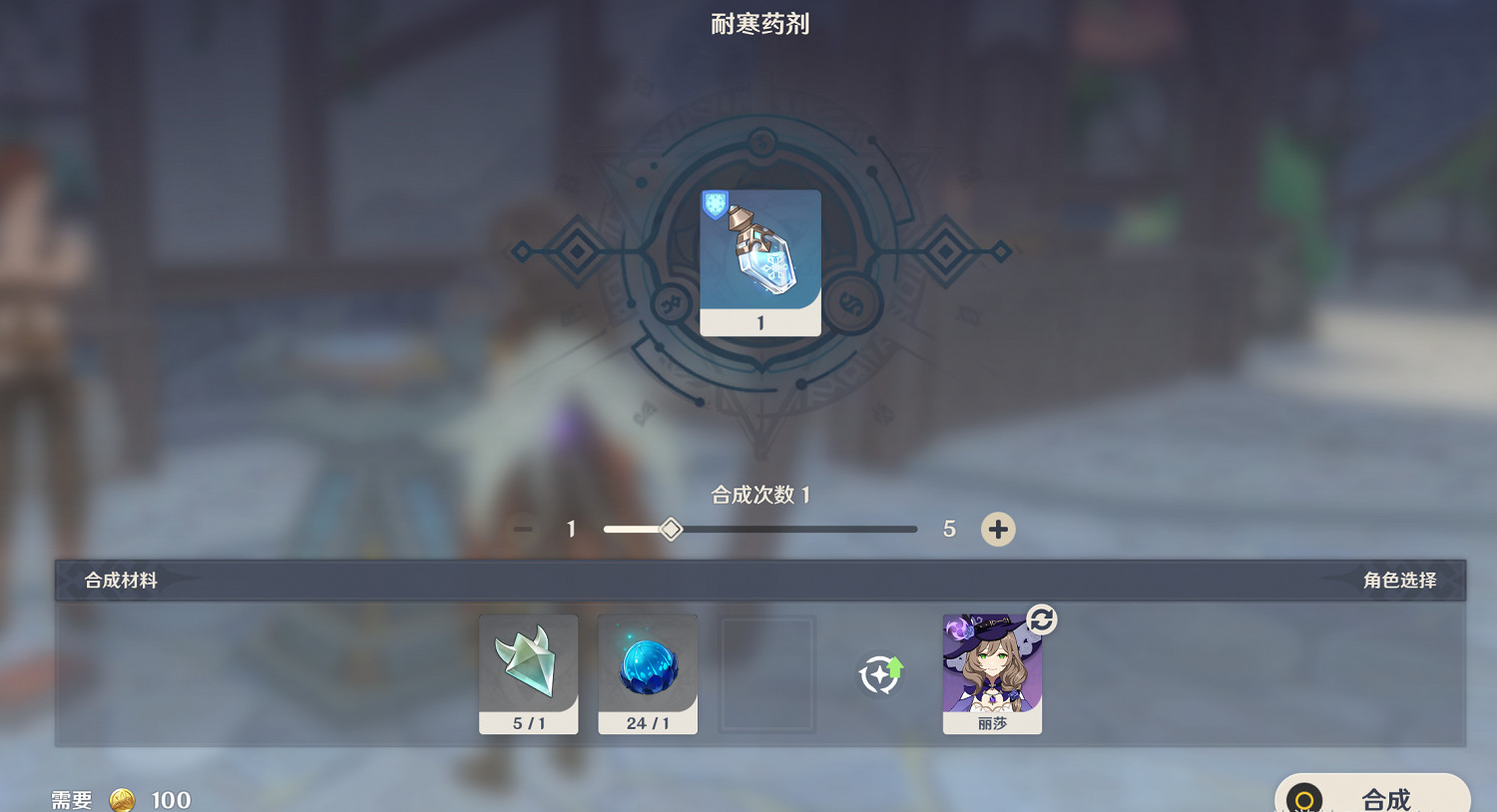Screen dimensions: 1497x812
Task: Click the blue orb material showing 24/1
Action: tap(647, 668)
